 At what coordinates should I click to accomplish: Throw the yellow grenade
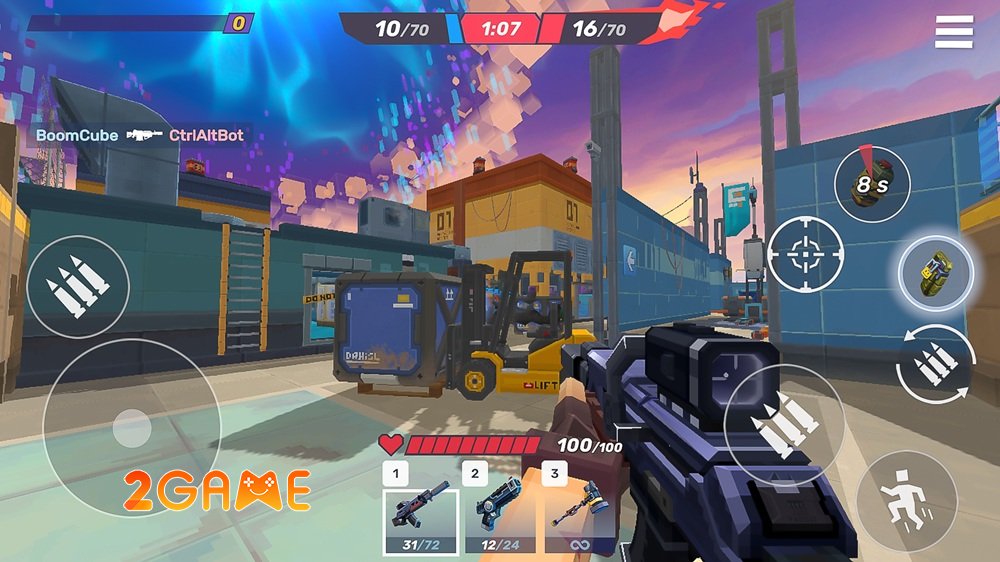(x=936, y=273)
